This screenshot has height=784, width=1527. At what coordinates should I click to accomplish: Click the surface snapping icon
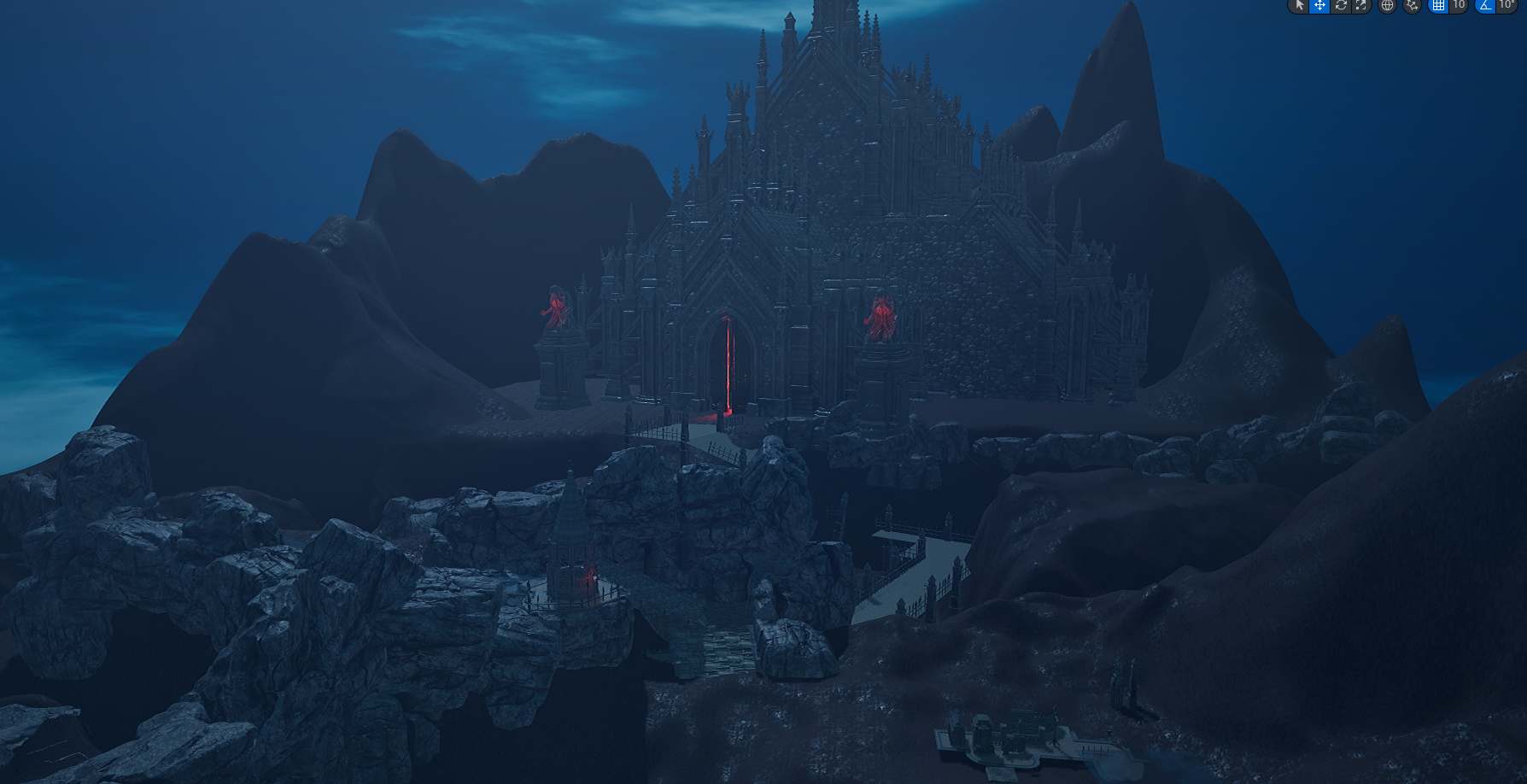tap(1413, 5)
